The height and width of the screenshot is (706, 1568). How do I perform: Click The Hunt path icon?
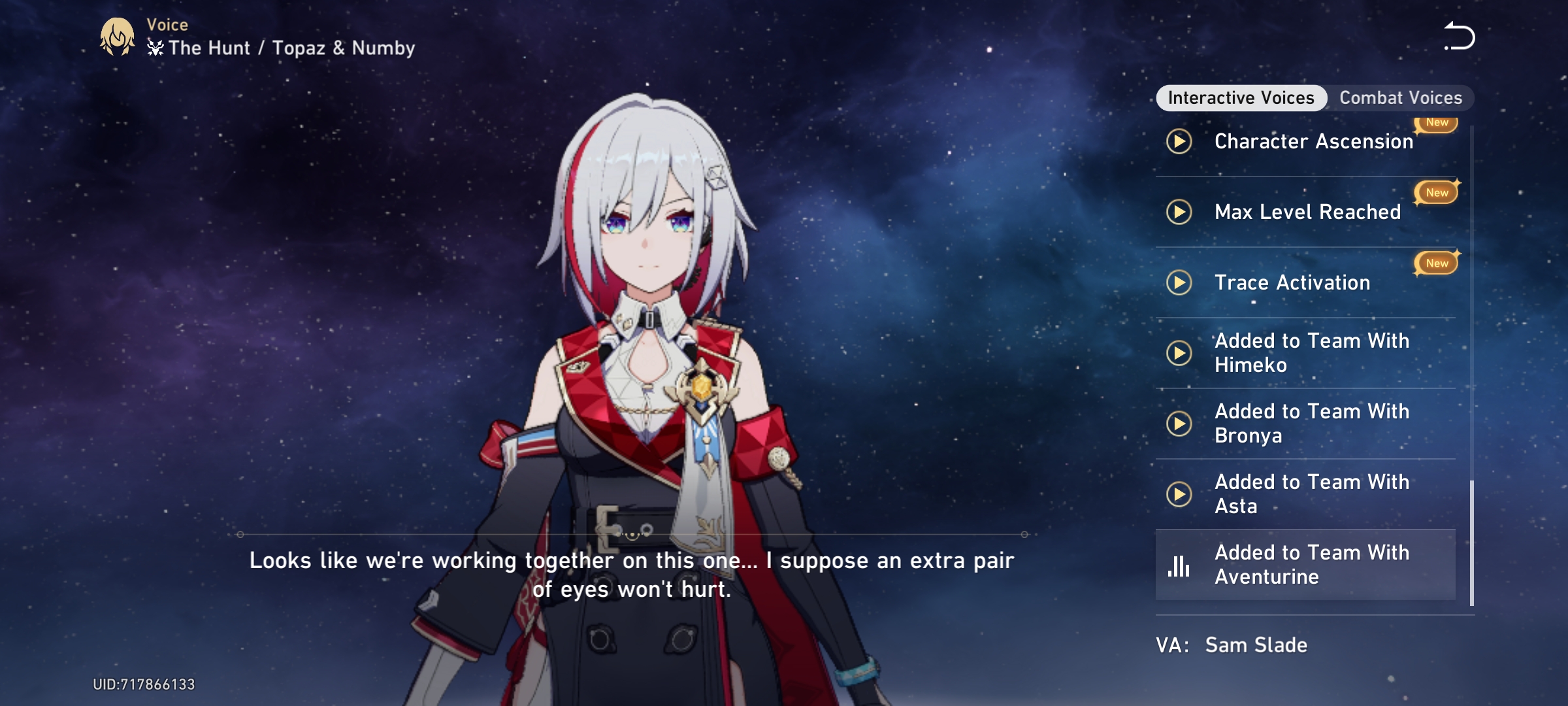[155, 47]
